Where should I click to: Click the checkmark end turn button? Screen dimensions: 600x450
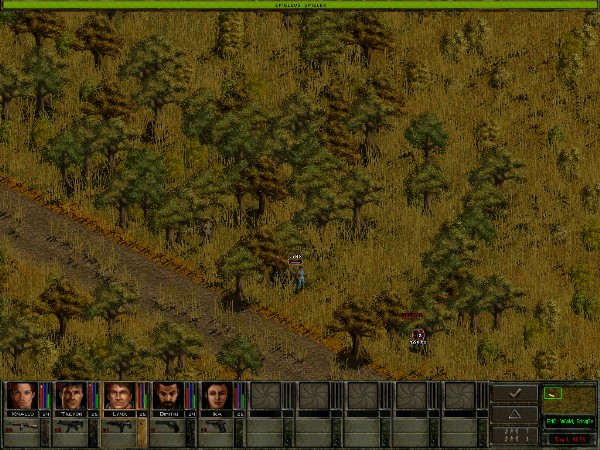coord(515,394)
